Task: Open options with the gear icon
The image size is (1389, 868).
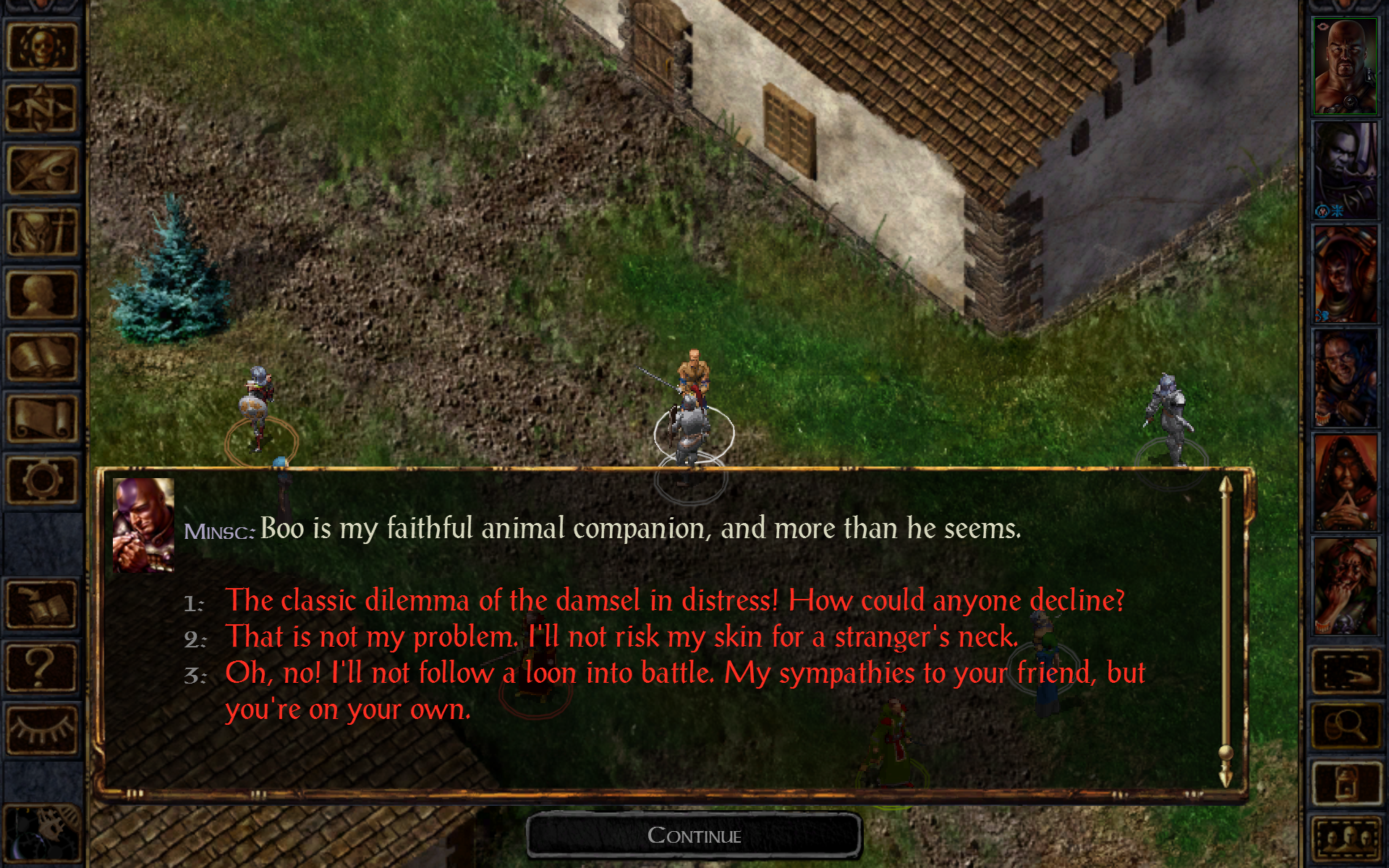Action: pyautogui.click(x=41, y=479)
